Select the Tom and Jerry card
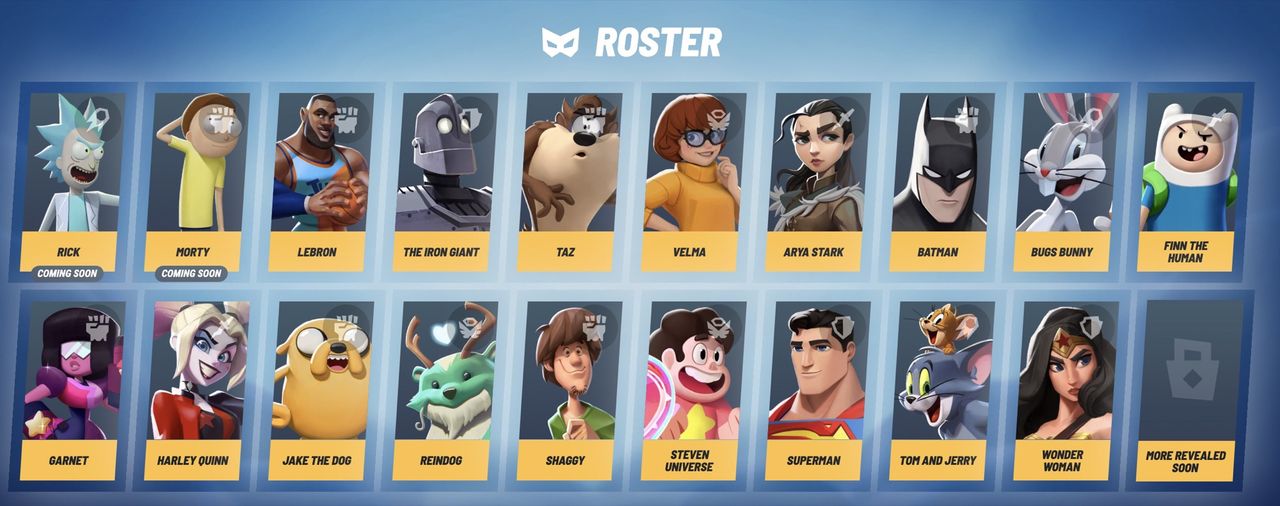 [x=939, y=388]
